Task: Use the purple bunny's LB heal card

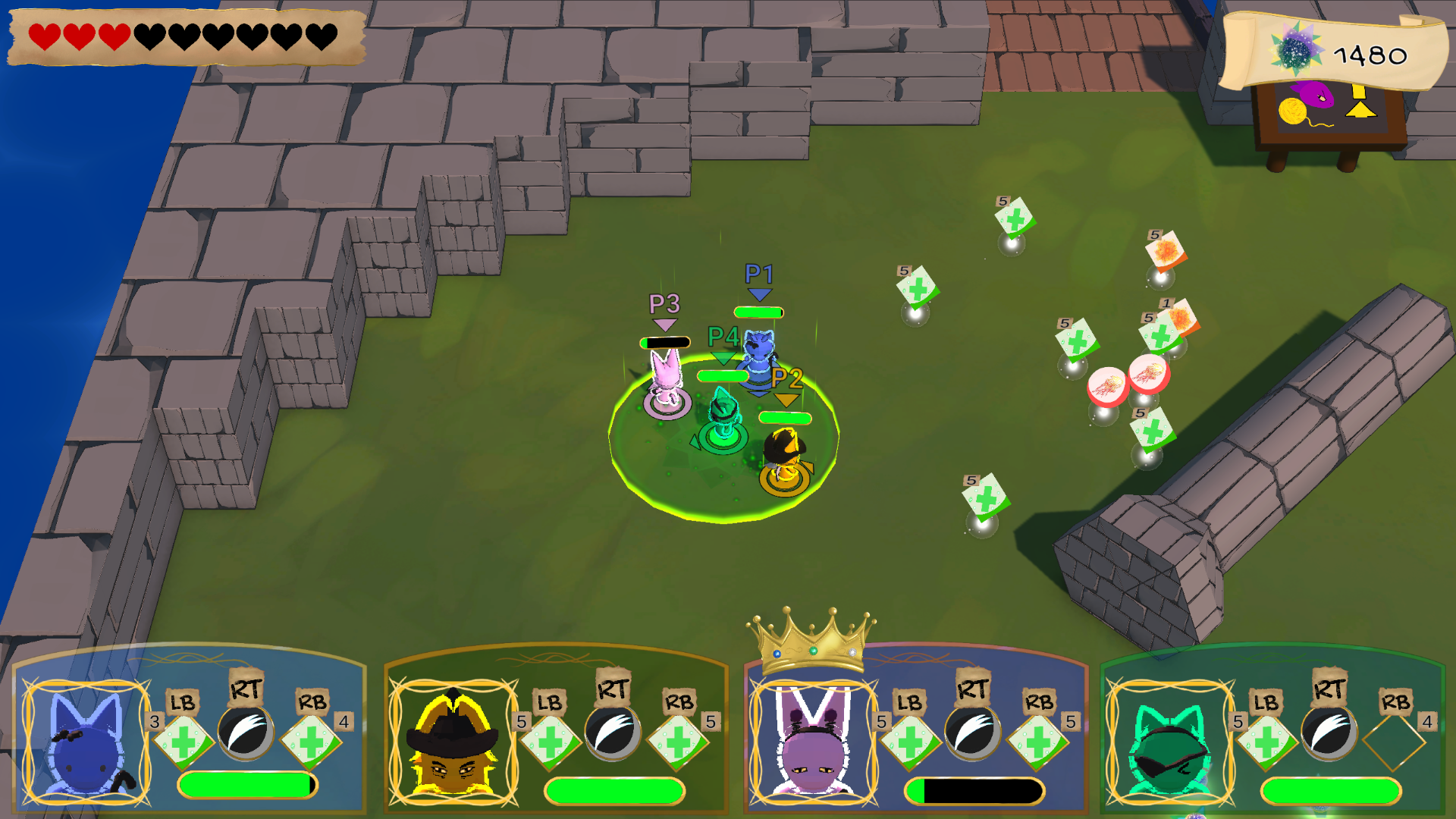Action: [x=910, y=740]
